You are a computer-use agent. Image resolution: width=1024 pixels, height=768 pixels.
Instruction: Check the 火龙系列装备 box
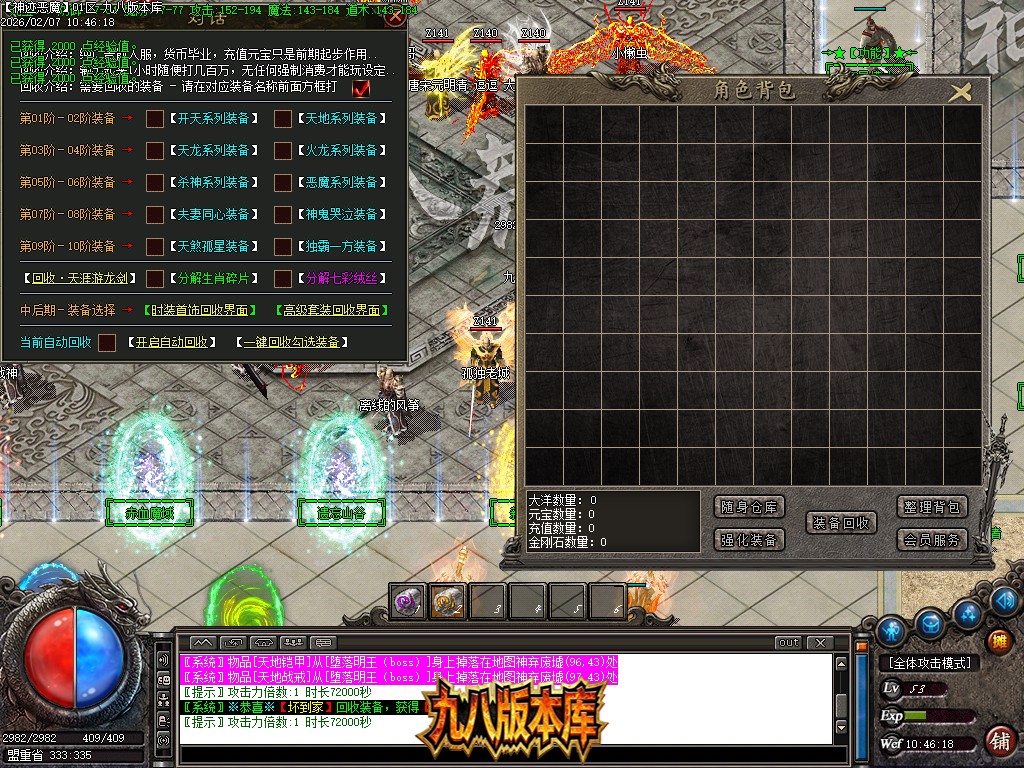pyautogui.click(x=283, y=151)
